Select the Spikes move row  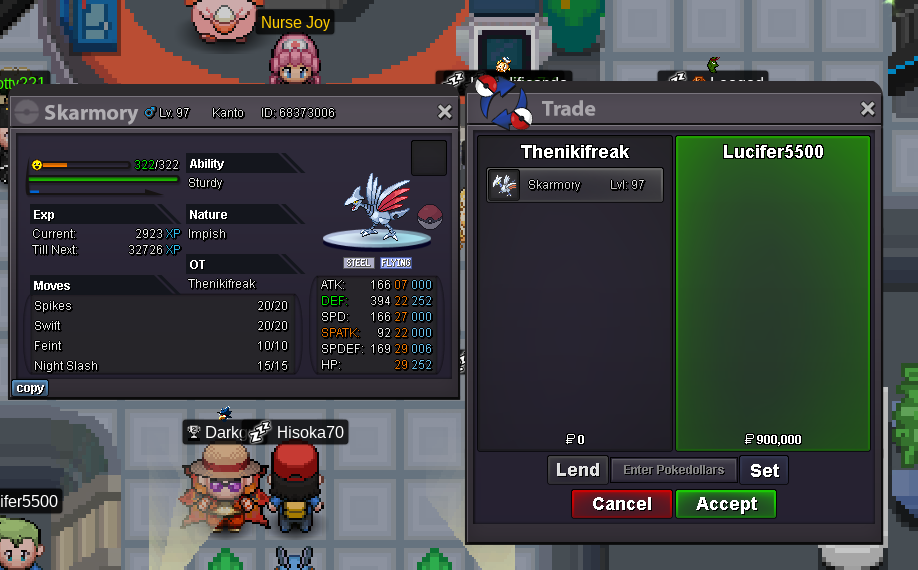pyautogui.click(x=160, y=306)
